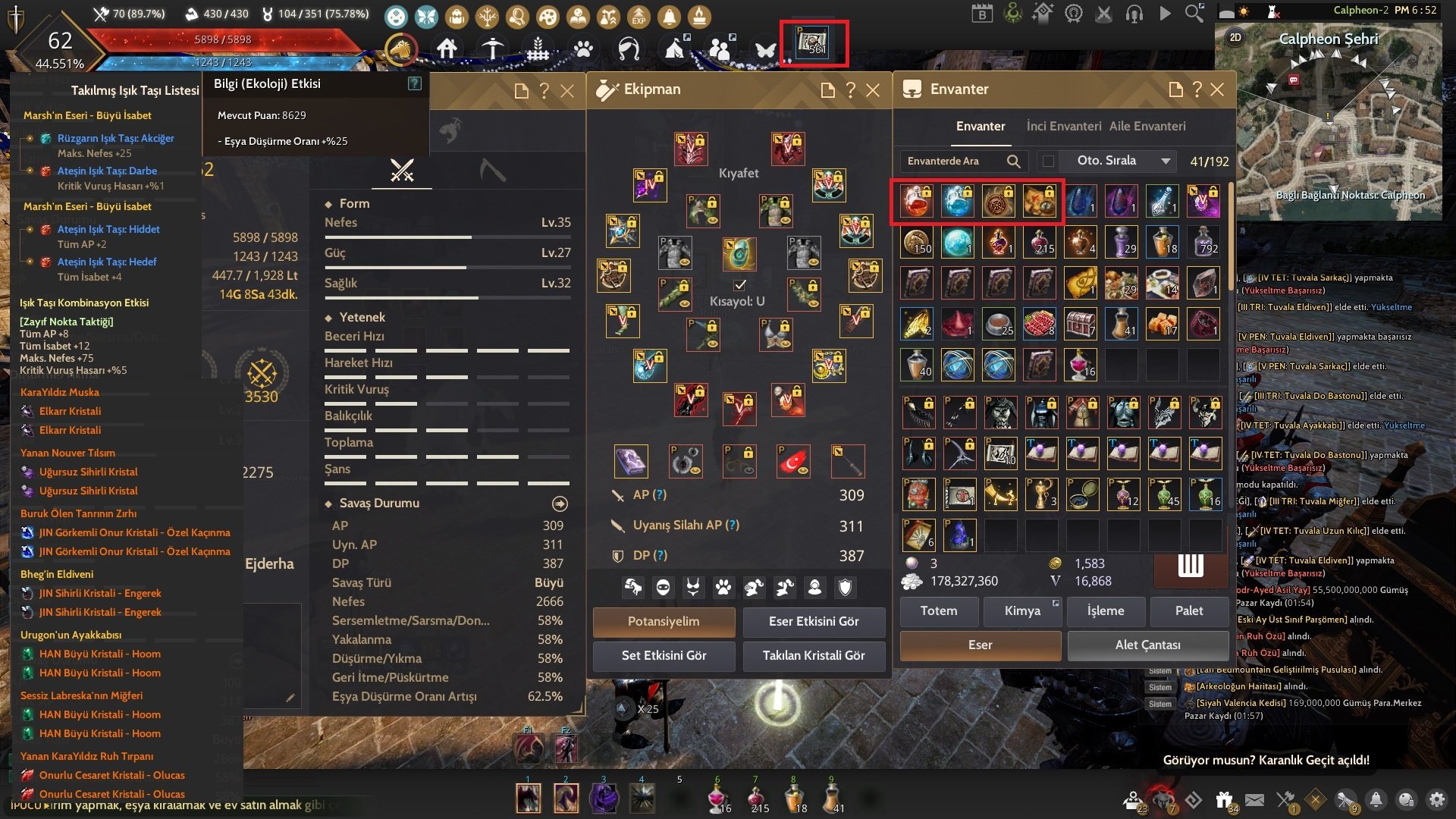Open the Alet Çantası panel
The image size is (1456, 819).
1147,645
